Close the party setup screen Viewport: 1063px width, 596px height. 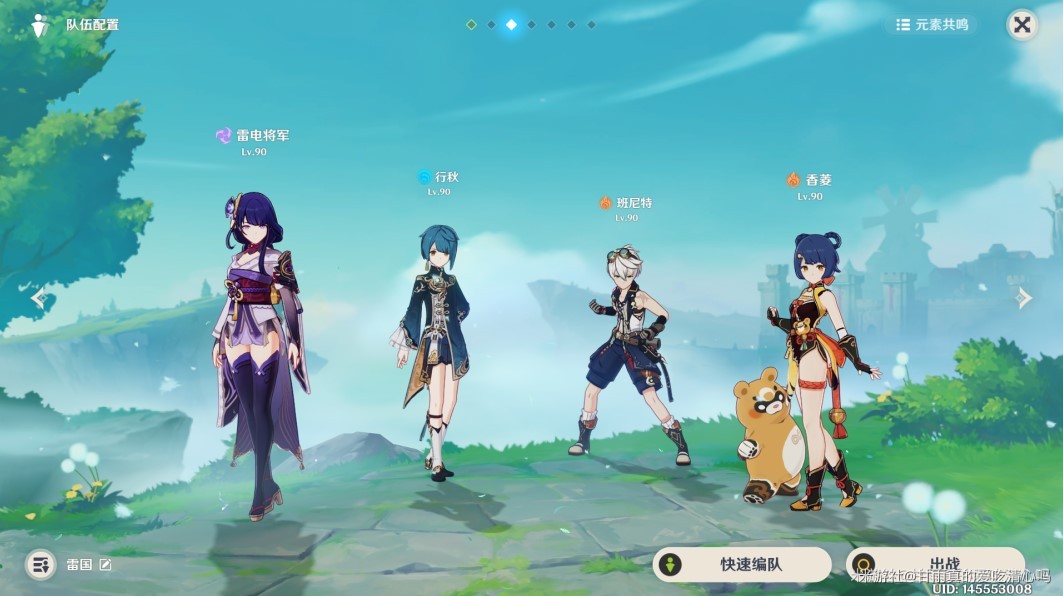[x=1021, y=25]
